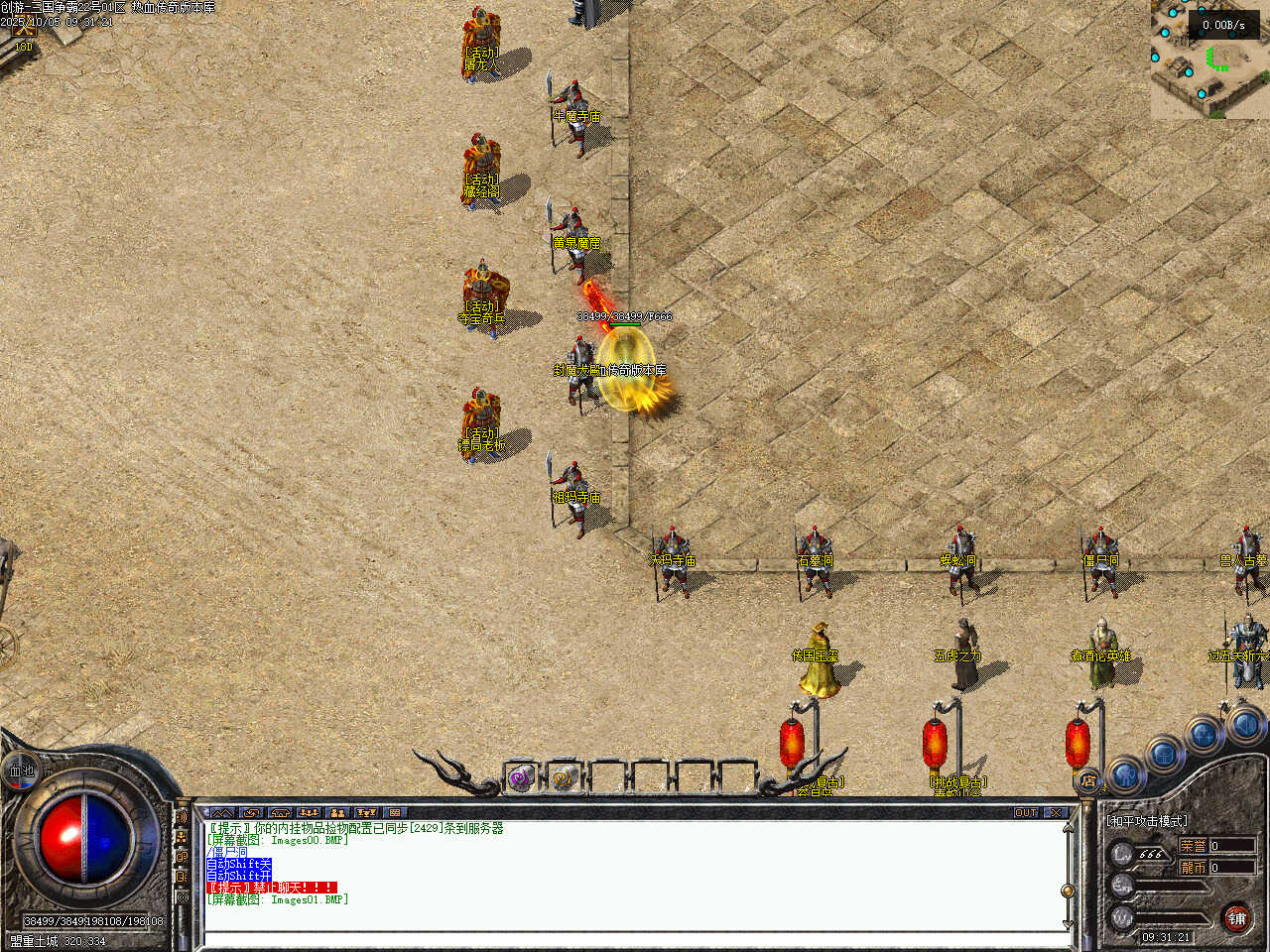Use the orange swirl scroll hotbar slot
Viewport: 1270px width, 952px height.
(565, 778)
